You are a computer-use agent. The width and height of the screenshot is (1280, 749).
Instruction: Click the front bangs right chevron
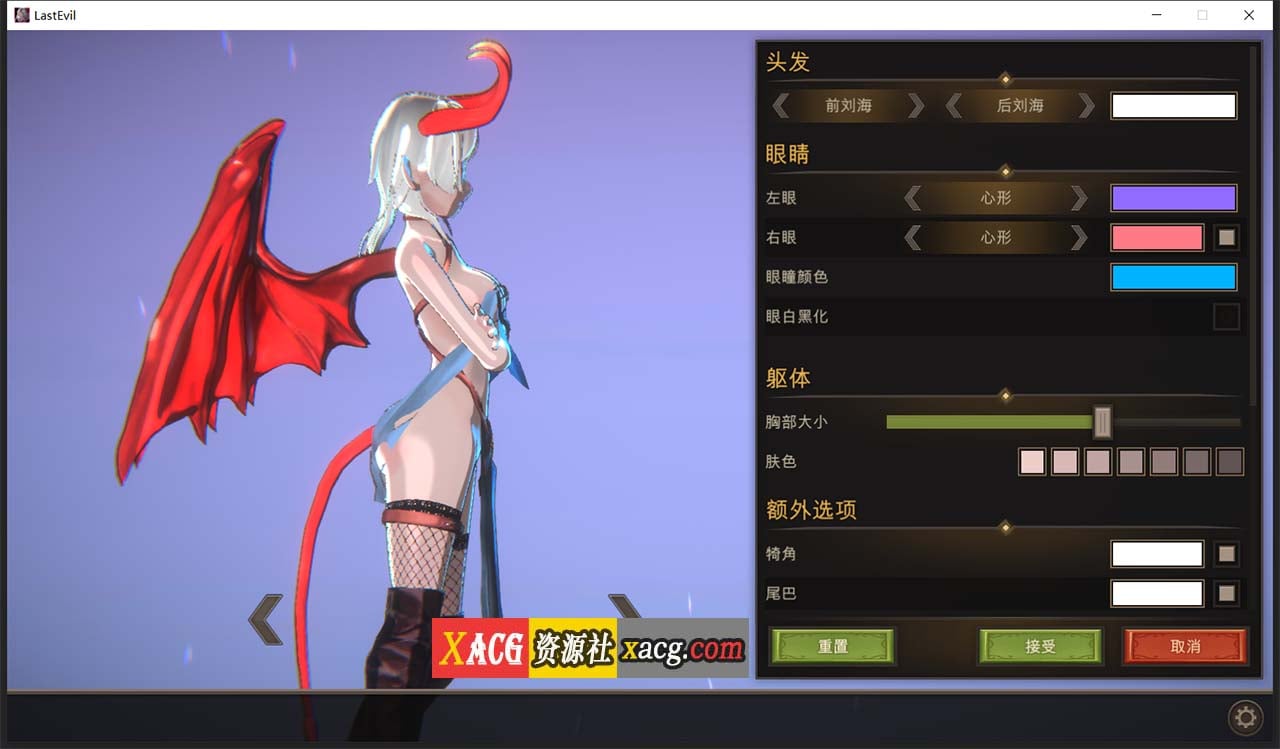913,105
